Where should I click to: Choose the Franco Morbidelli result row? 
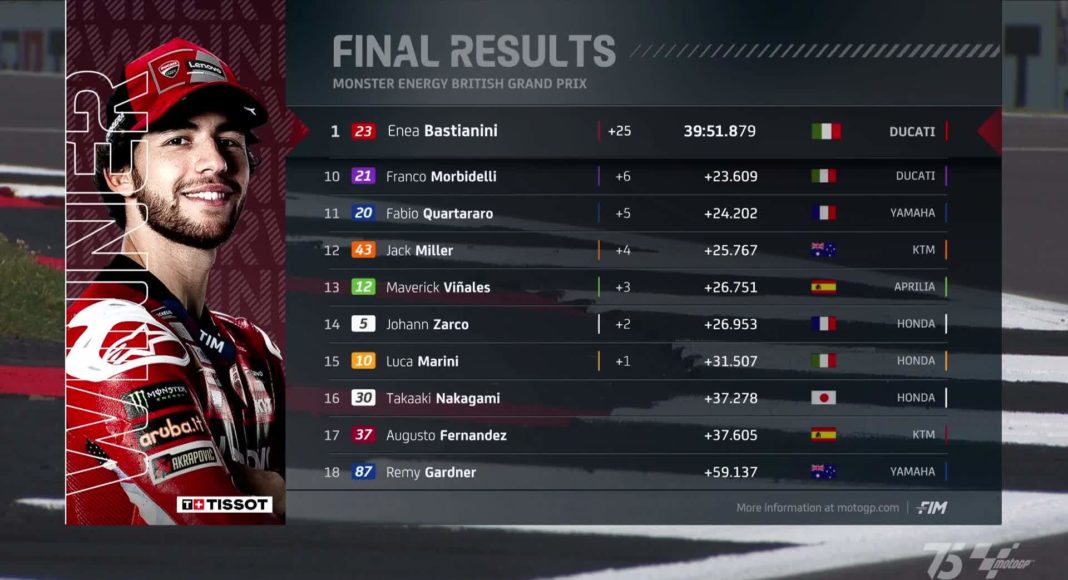[x=640, y=176]
